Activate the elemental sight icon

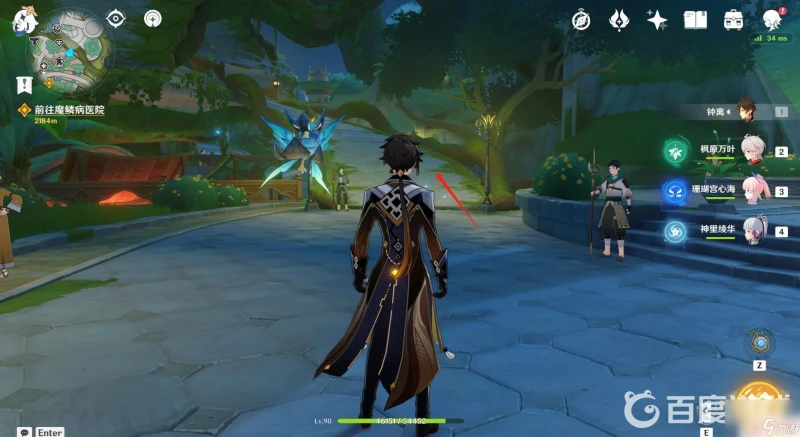click(x=153, y=18)
